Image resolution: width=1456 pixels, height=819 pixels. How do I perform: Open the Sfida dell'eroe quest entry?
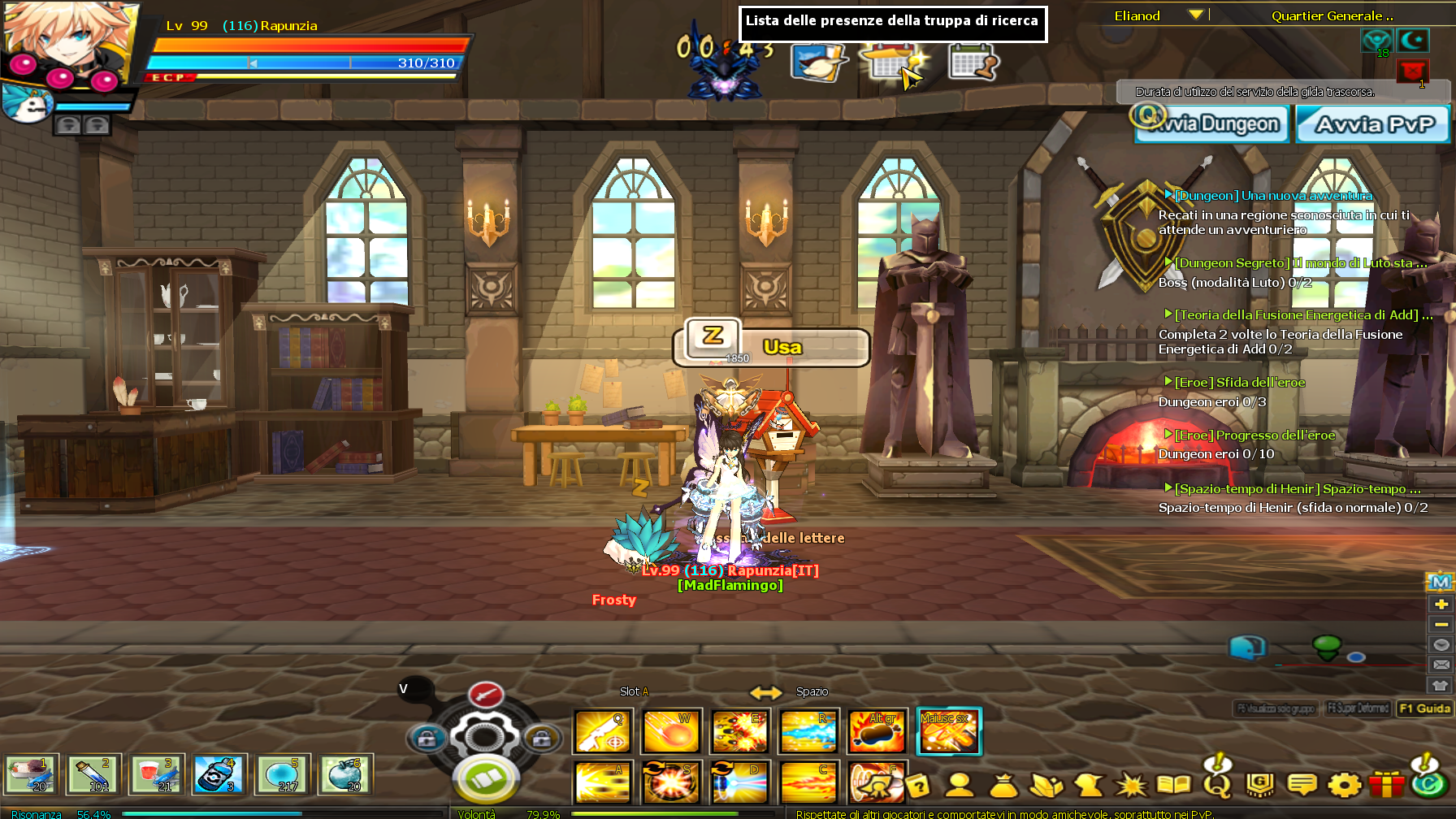point(1239,383)
